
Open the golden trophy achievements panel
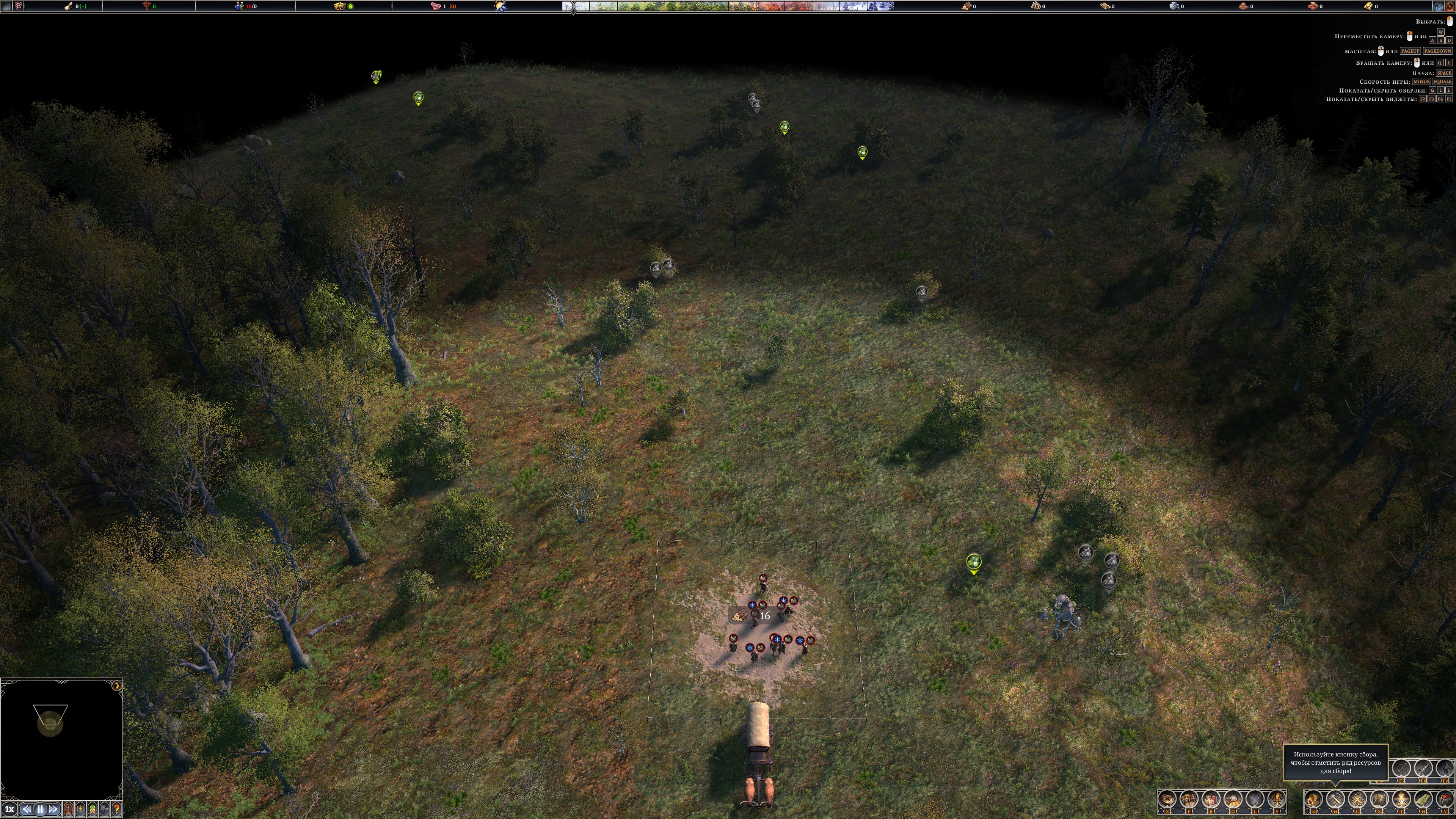tap(1277, 799)
